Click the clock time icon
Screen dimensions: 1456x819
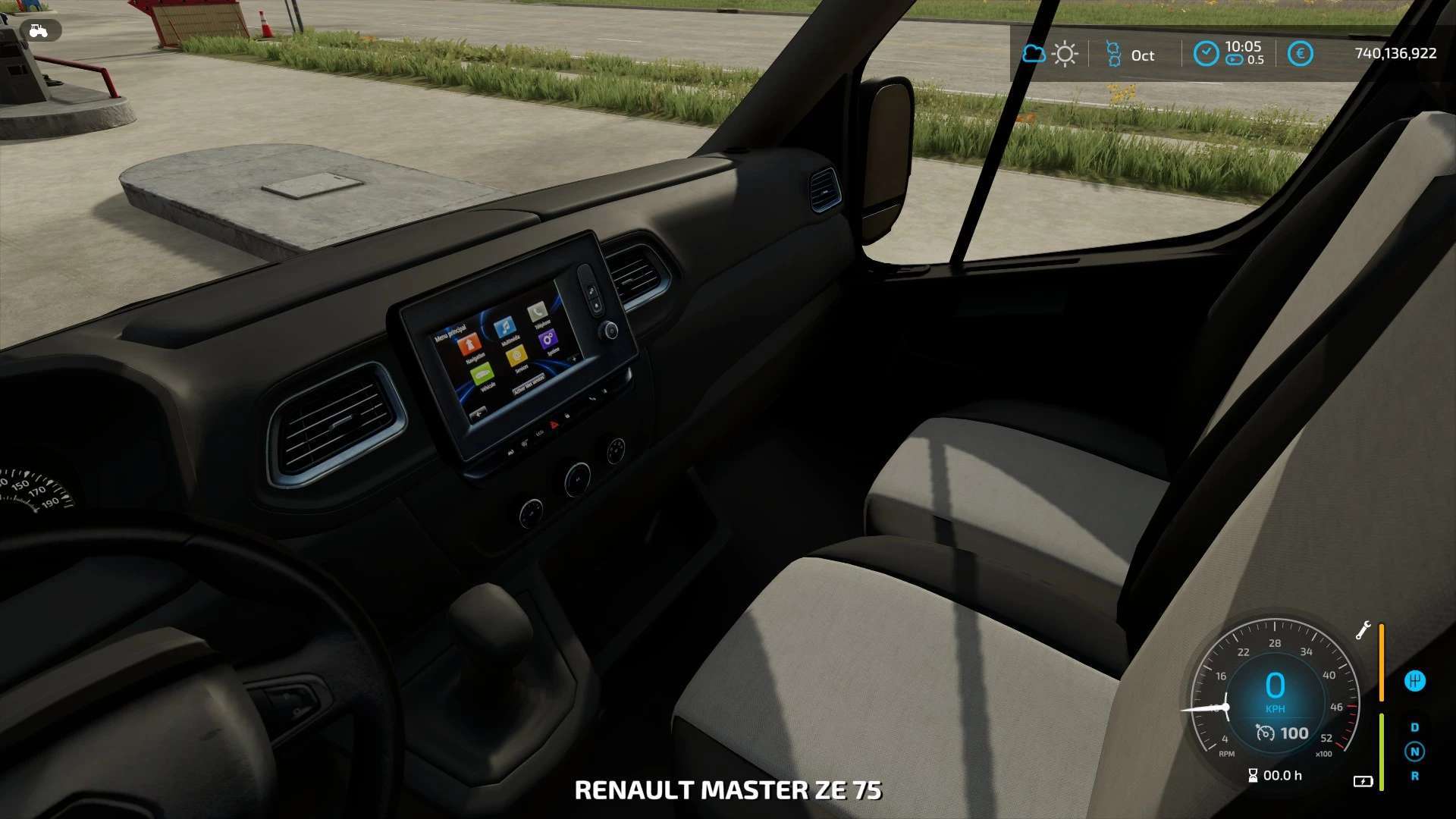click(x=1206, y=54)
